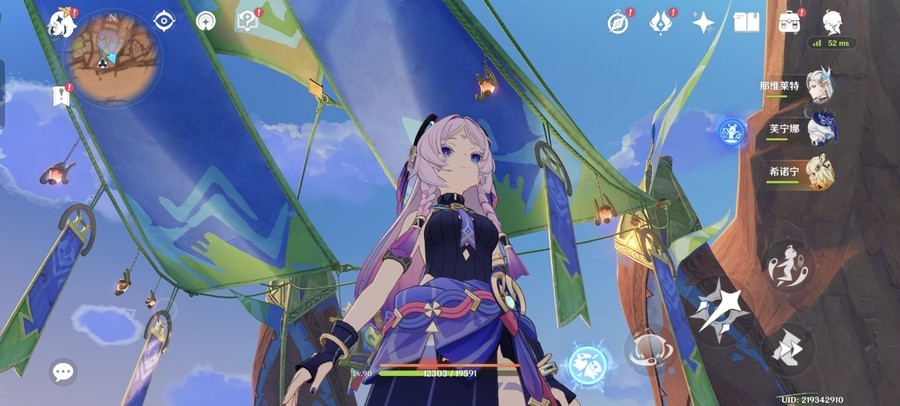Viewport: 900px width, 406px height.
Task: Switch to party member 那维莱特
Action: [820, 90]
